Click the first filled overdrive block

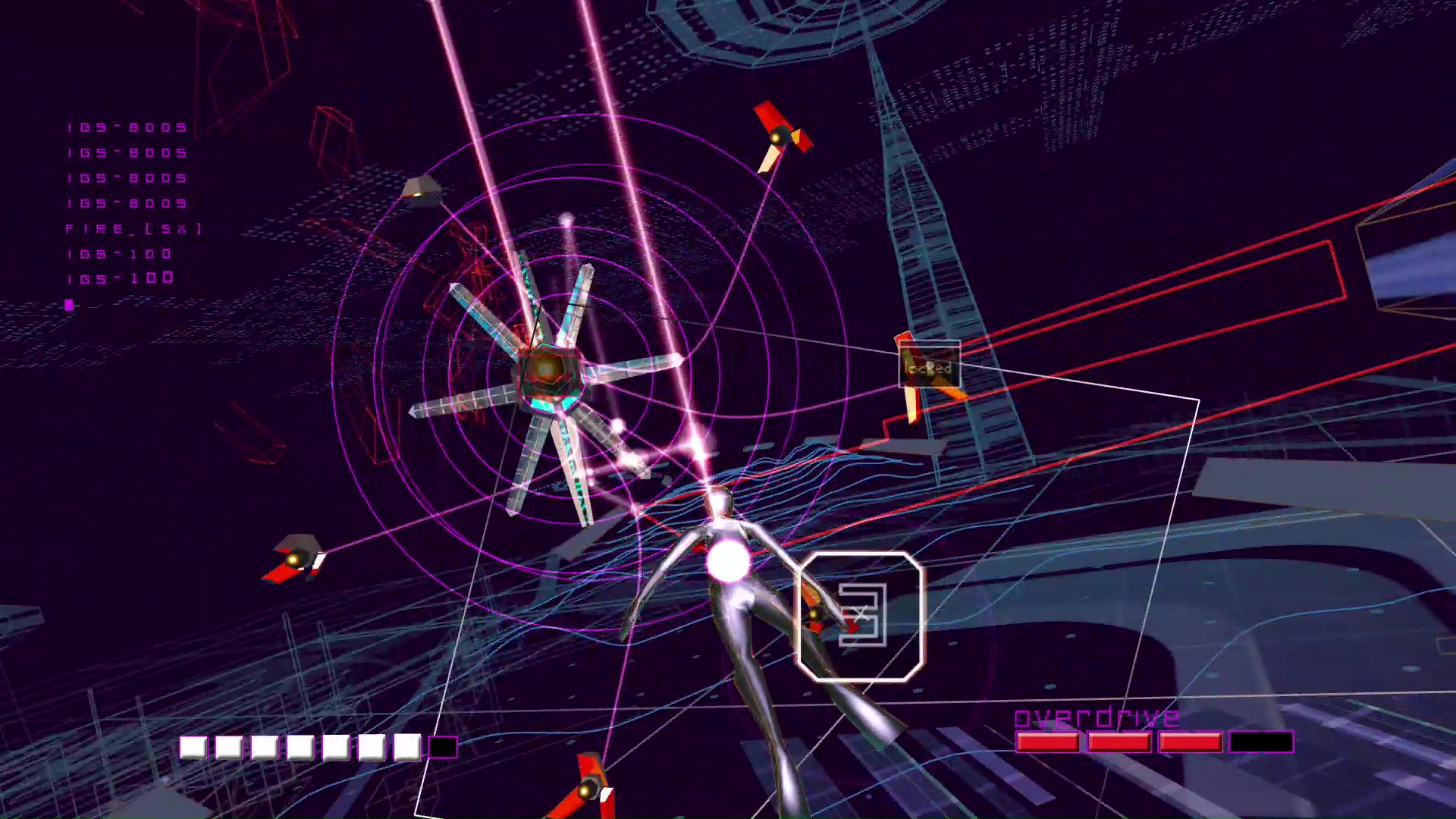(x=1048, y=742)
